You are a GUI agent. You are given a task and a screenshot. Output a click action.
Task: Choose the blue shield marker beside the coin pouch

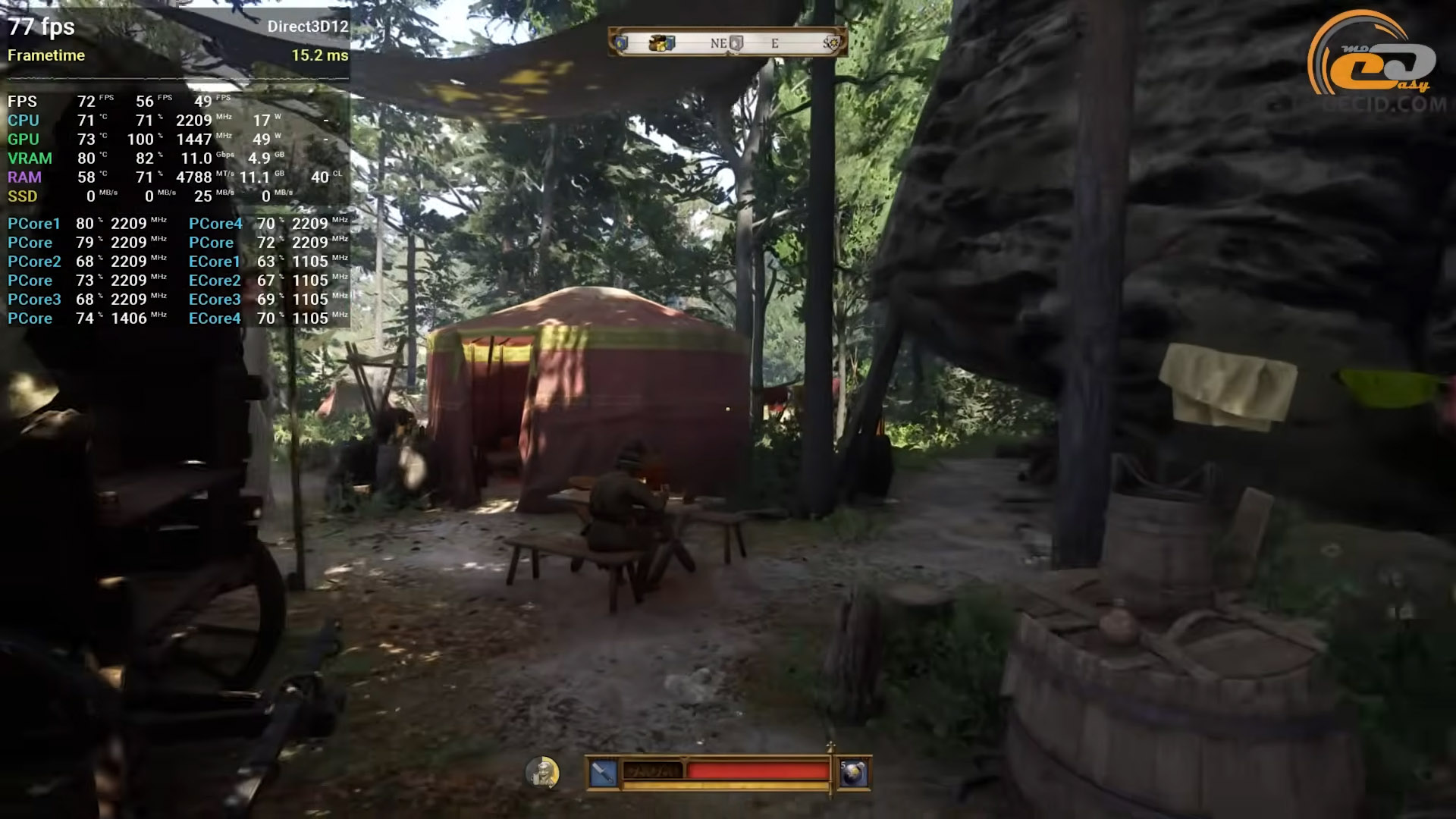click(x=670, y=43)
